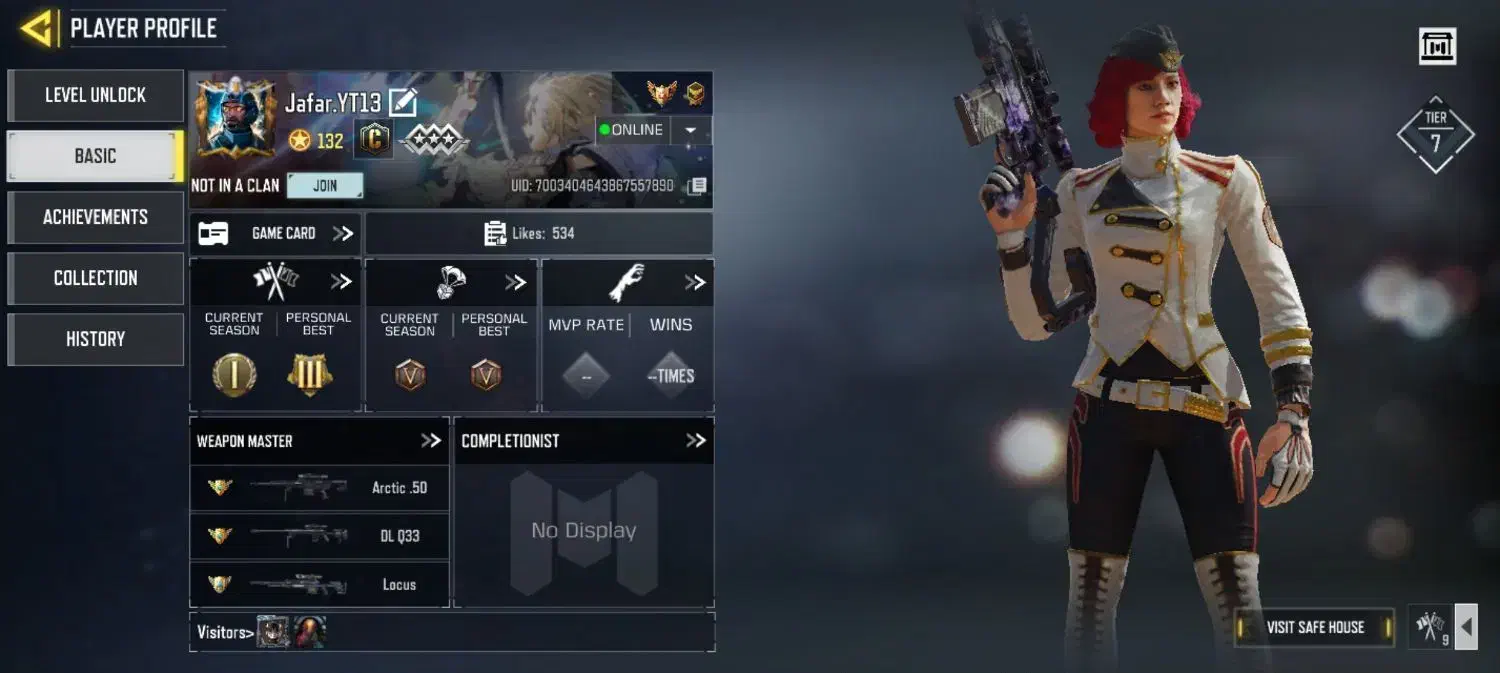Copy the player UID
This screenshot has width=1500, height=673.
click(x=697, y=186)
